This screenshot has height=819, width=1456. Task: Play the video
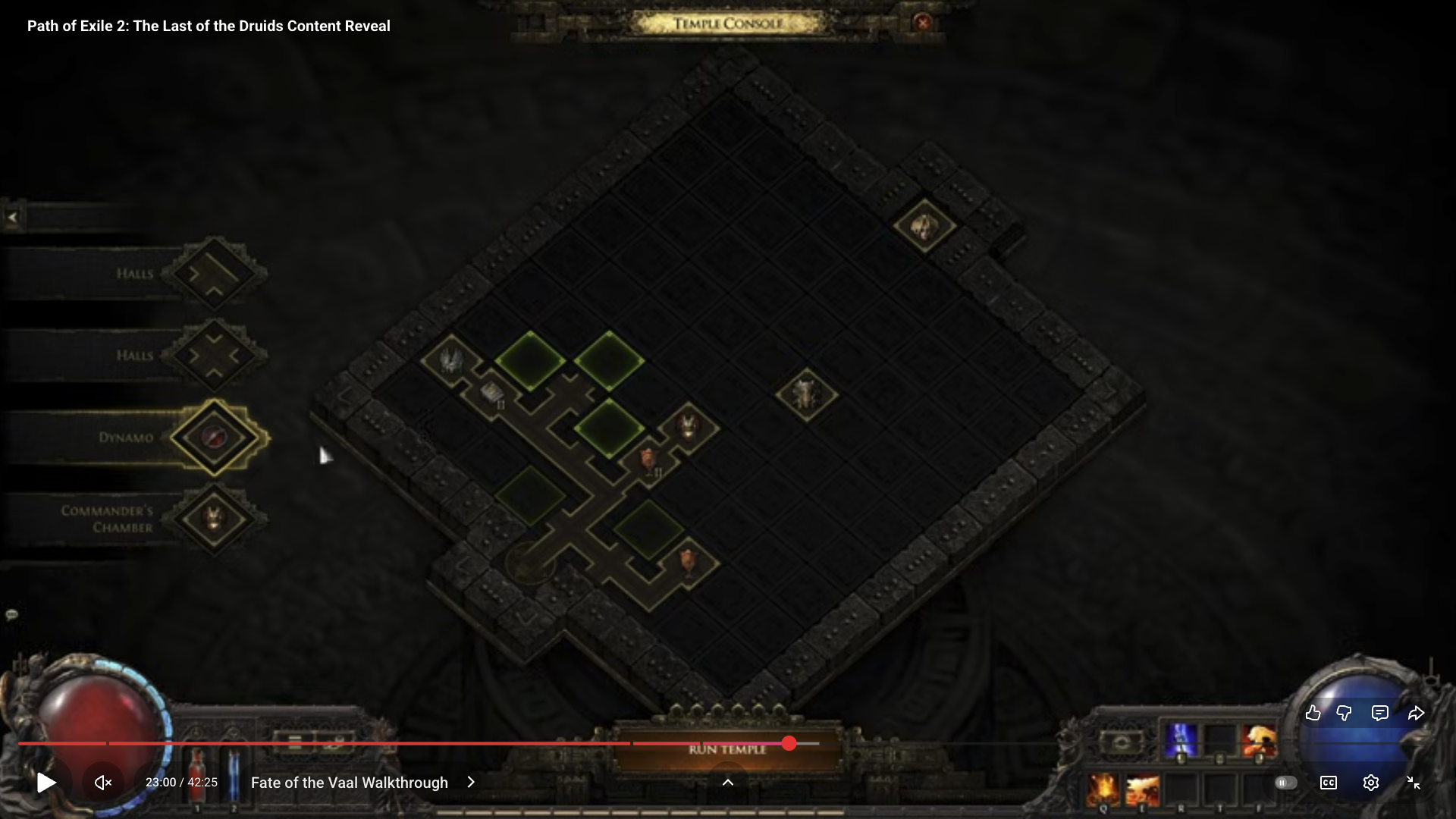click(46, 783)
